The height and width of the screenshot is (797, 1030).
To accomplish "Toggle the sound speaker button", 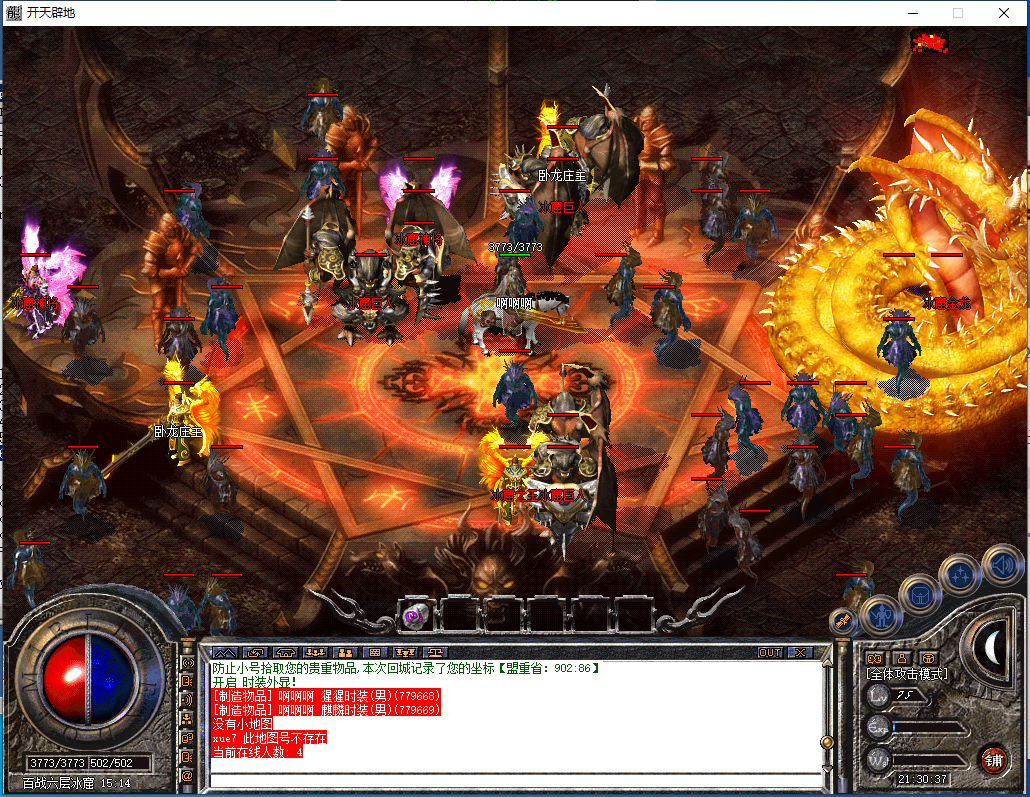I will 1001,565.
